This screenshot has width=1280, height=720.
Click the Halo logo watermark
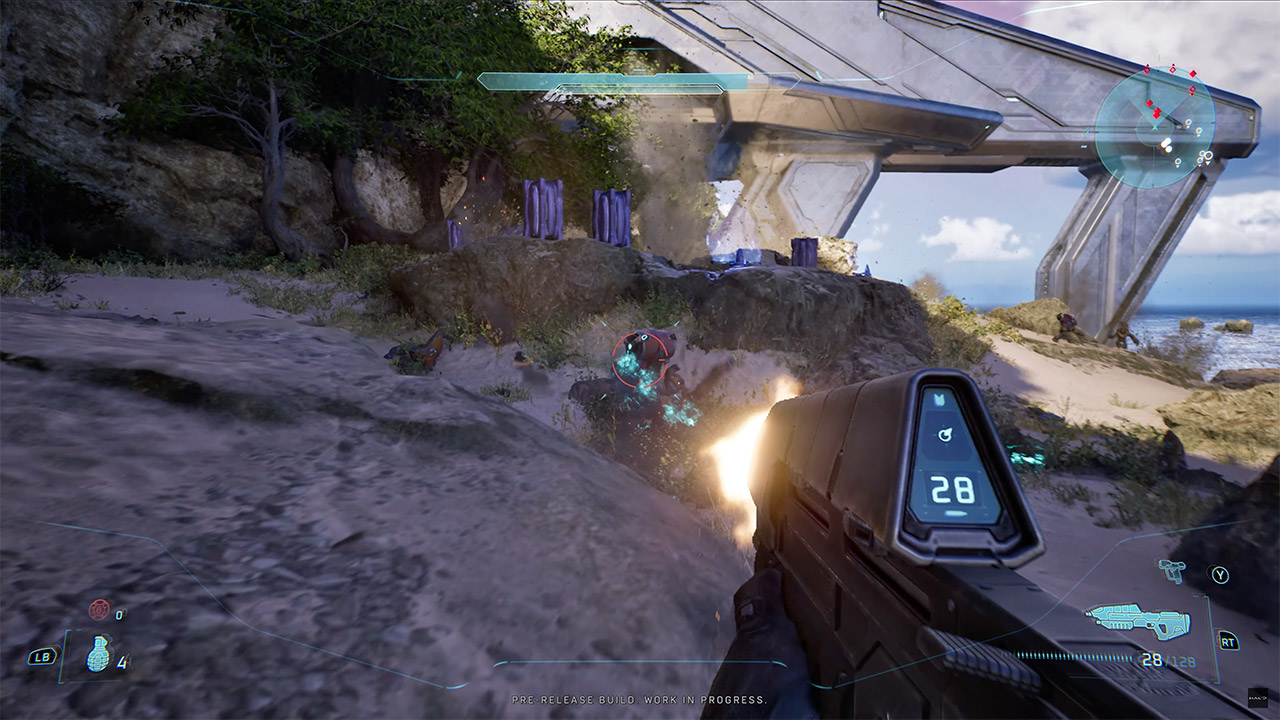1260,699
